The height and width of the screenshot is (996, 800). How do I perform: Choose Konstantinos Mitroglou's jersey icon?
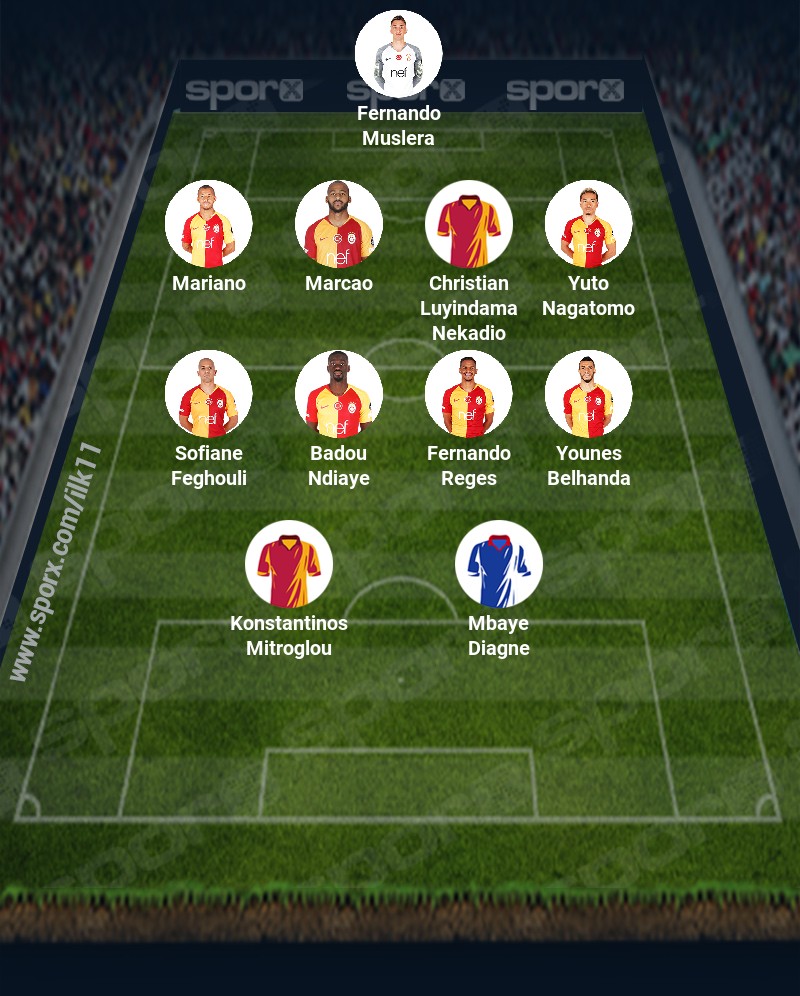coord(289,564)
